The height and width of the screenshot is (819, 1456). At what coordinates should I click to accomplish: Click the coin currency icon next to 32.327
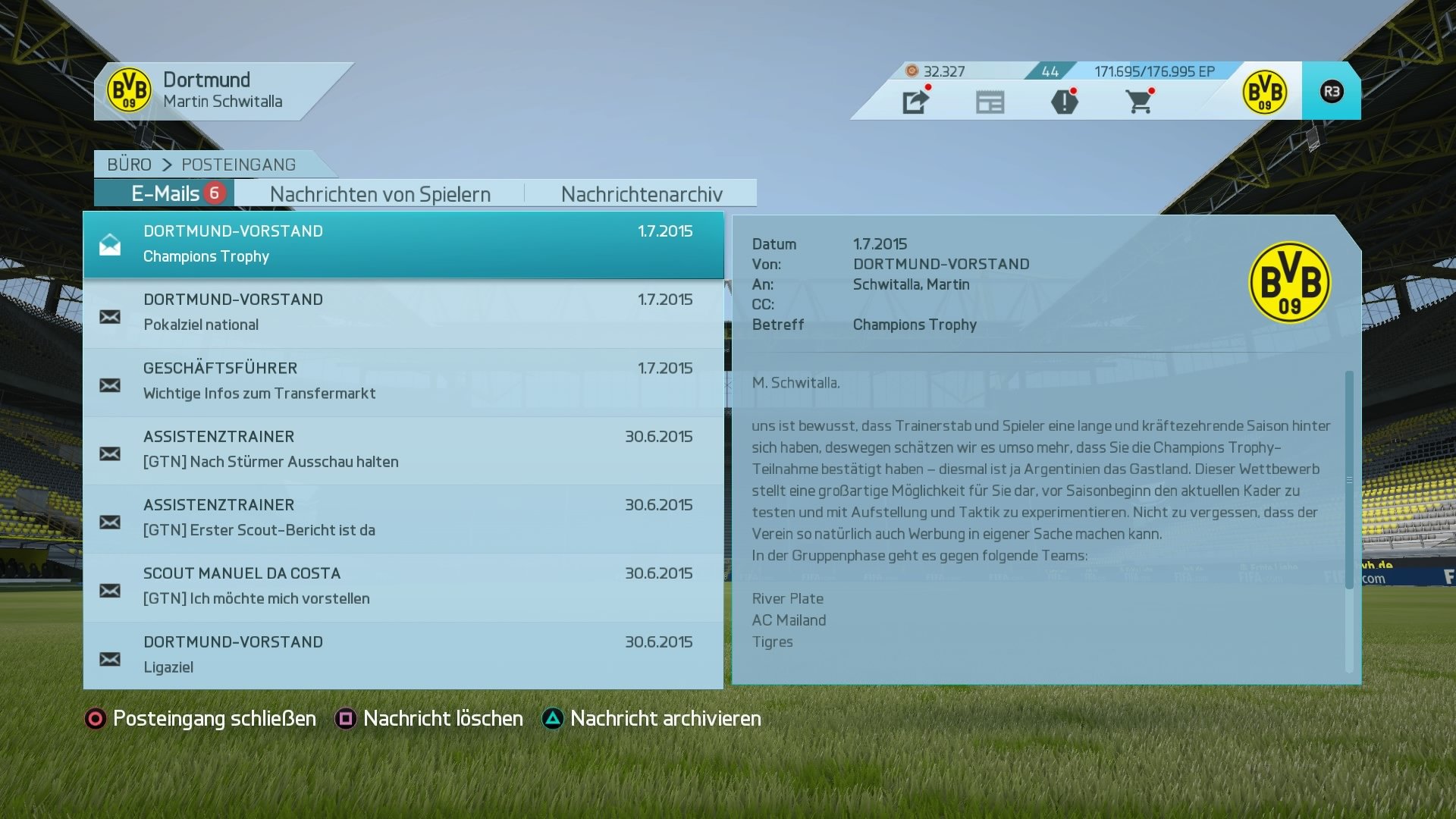(911, 71)
